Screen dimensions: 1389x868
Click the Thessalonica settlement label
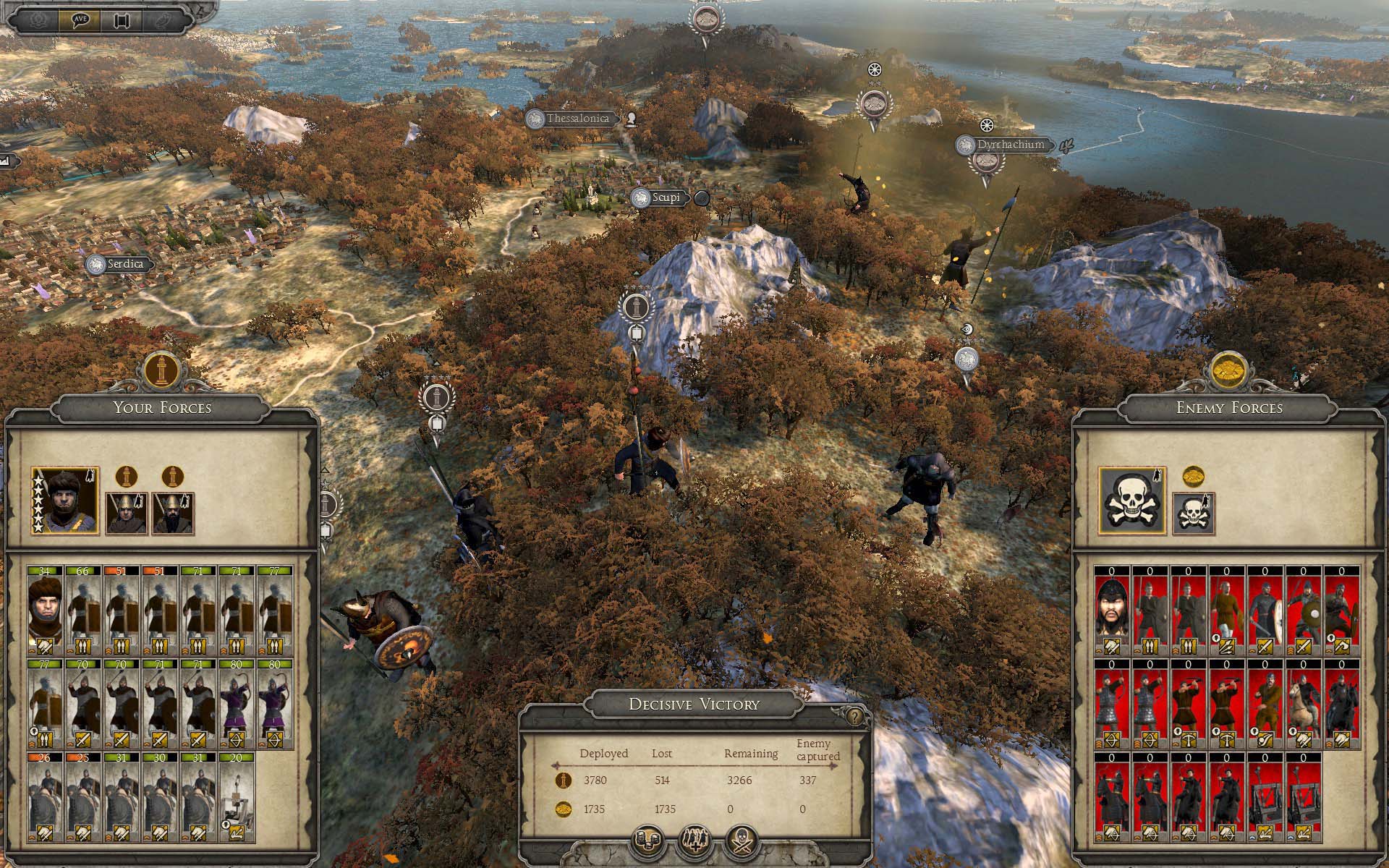(x=578, y=119)
